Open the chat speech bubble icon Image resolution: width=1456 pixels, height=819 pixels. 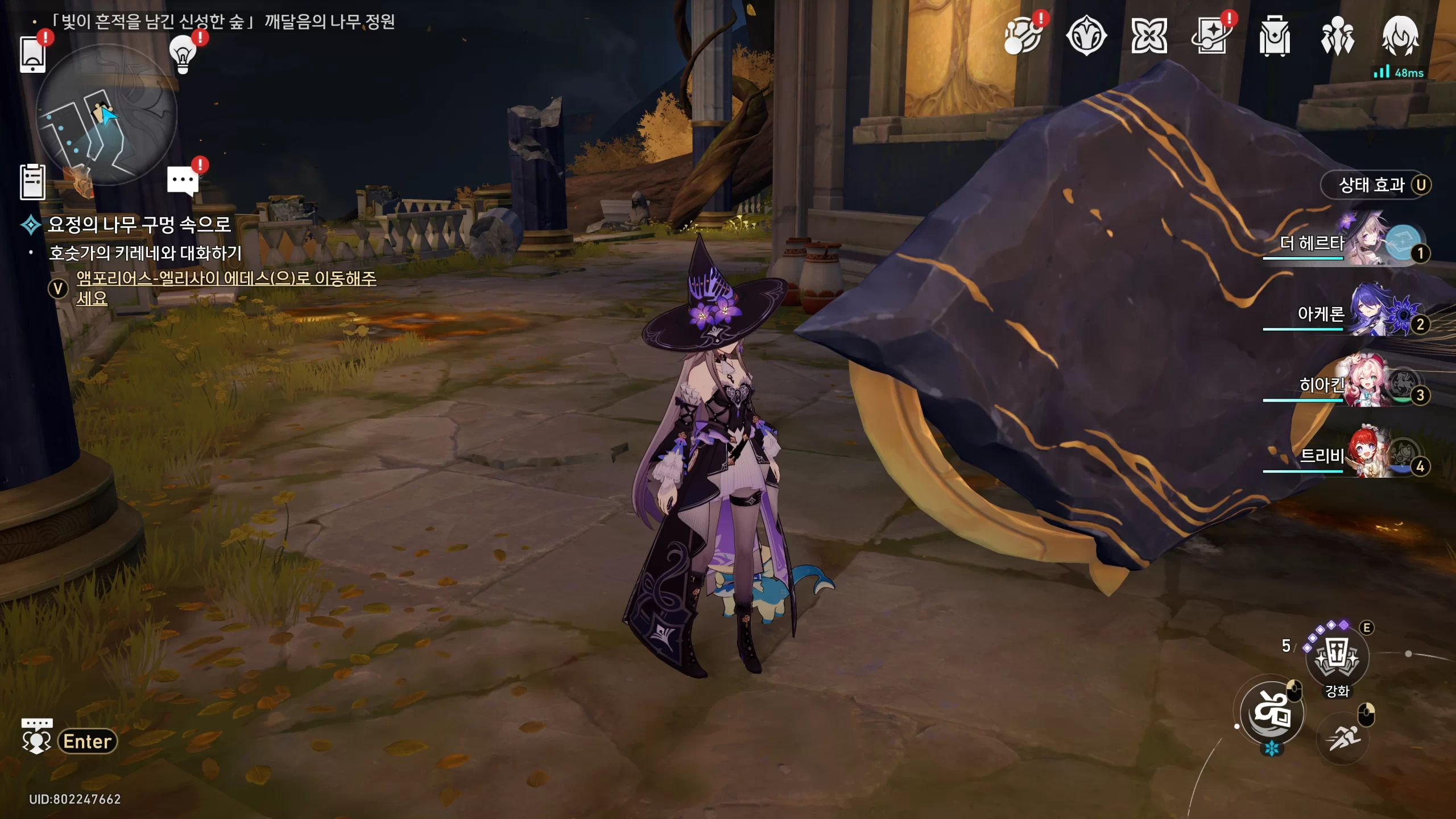point(183,181)
